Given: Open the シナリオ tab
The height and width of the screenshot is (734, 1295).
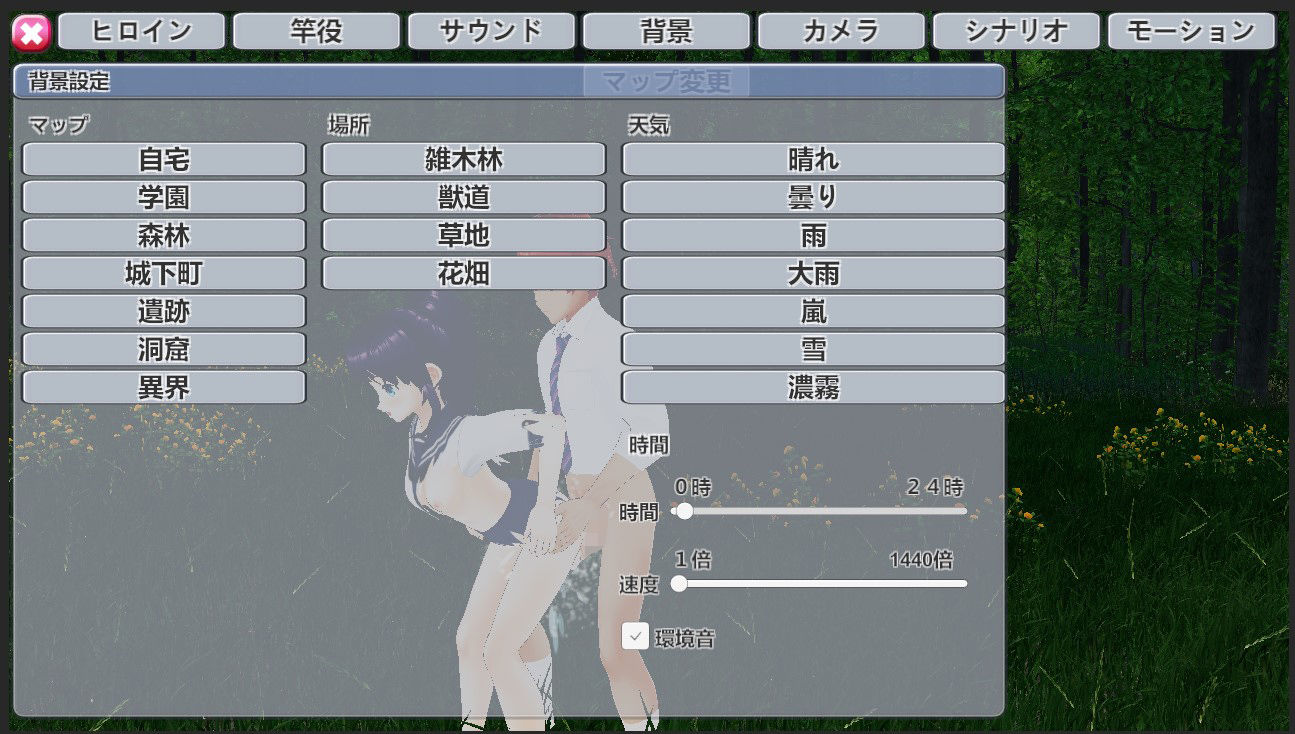Looking at the screenshot, I should [1016, 30].
